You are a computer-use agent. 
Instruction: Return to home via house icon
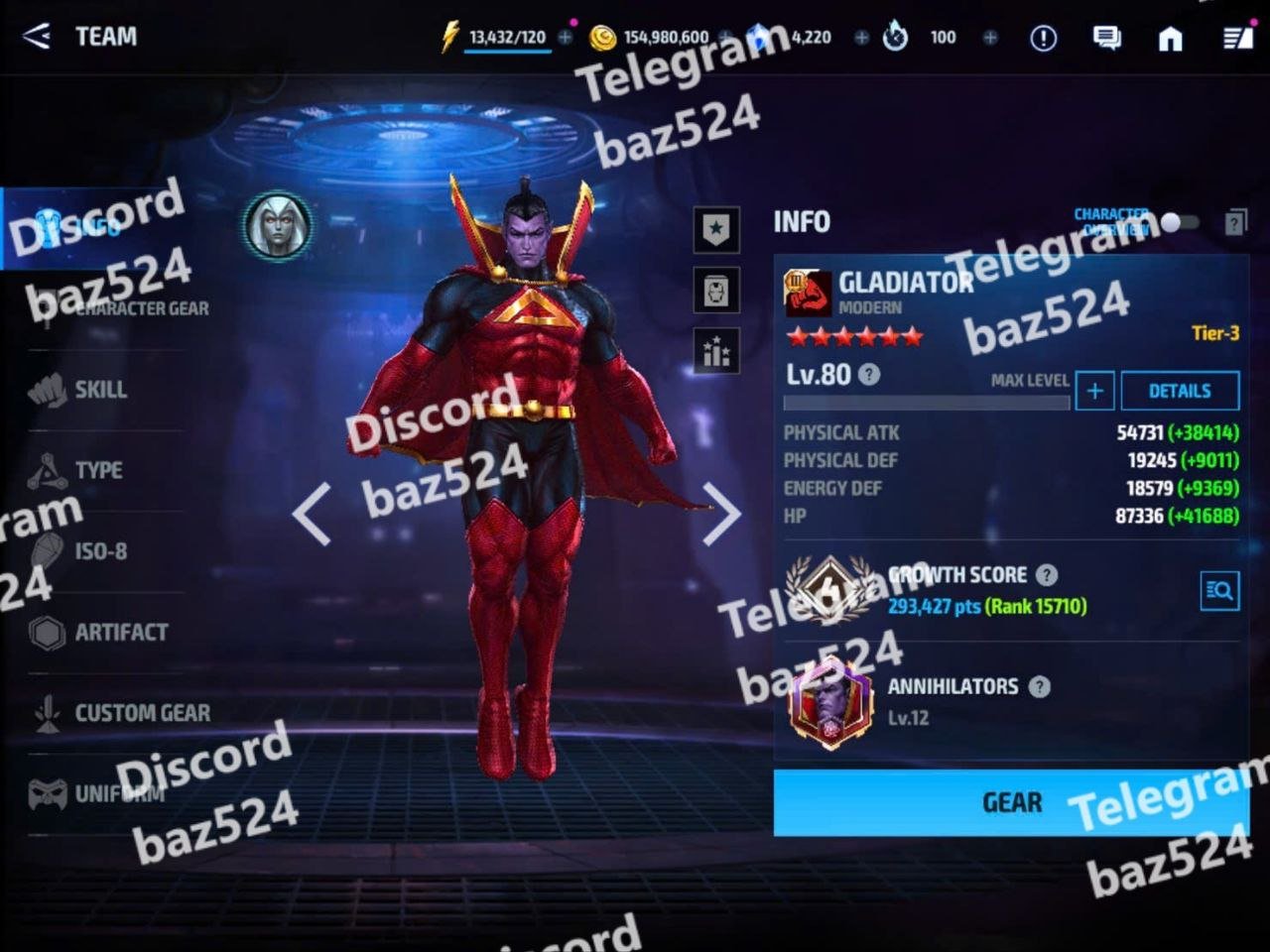[1171, 38]
